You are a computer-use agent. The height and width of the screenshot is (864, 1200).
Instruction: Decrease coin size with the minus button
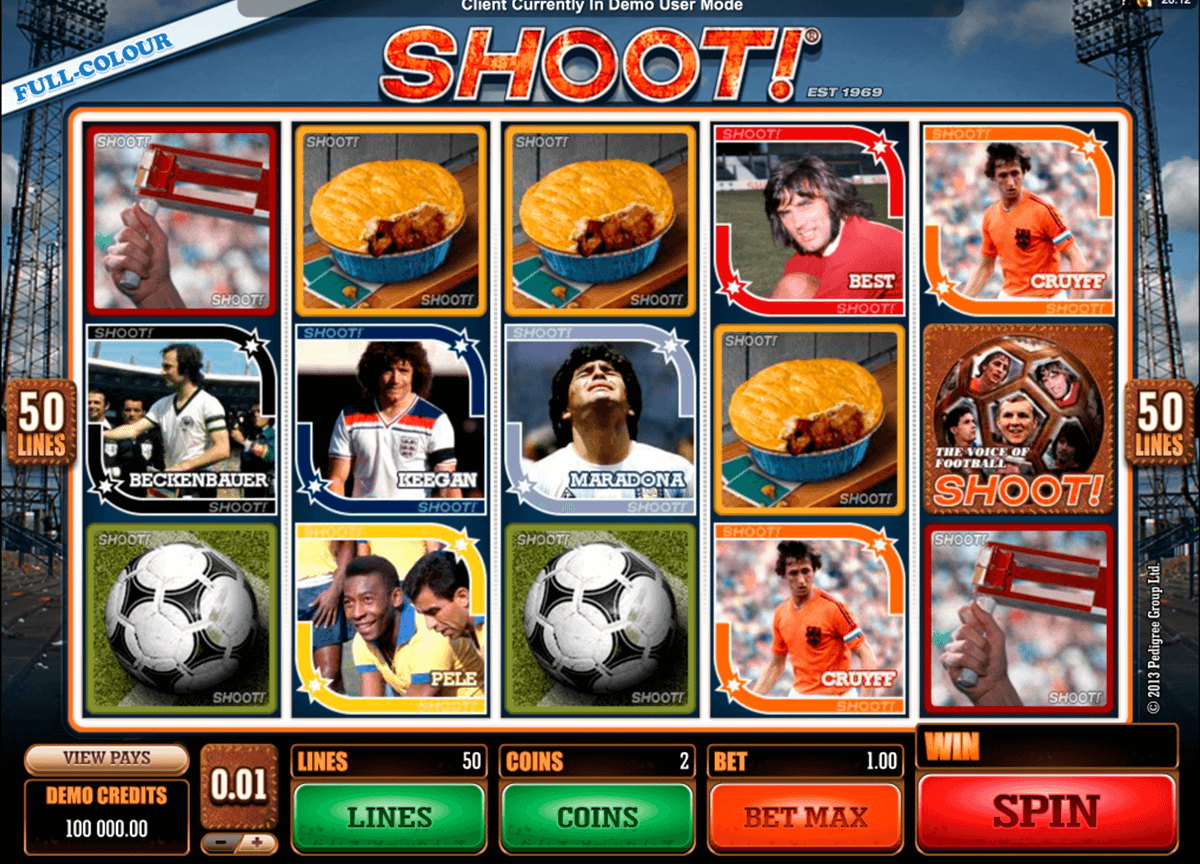221,843
